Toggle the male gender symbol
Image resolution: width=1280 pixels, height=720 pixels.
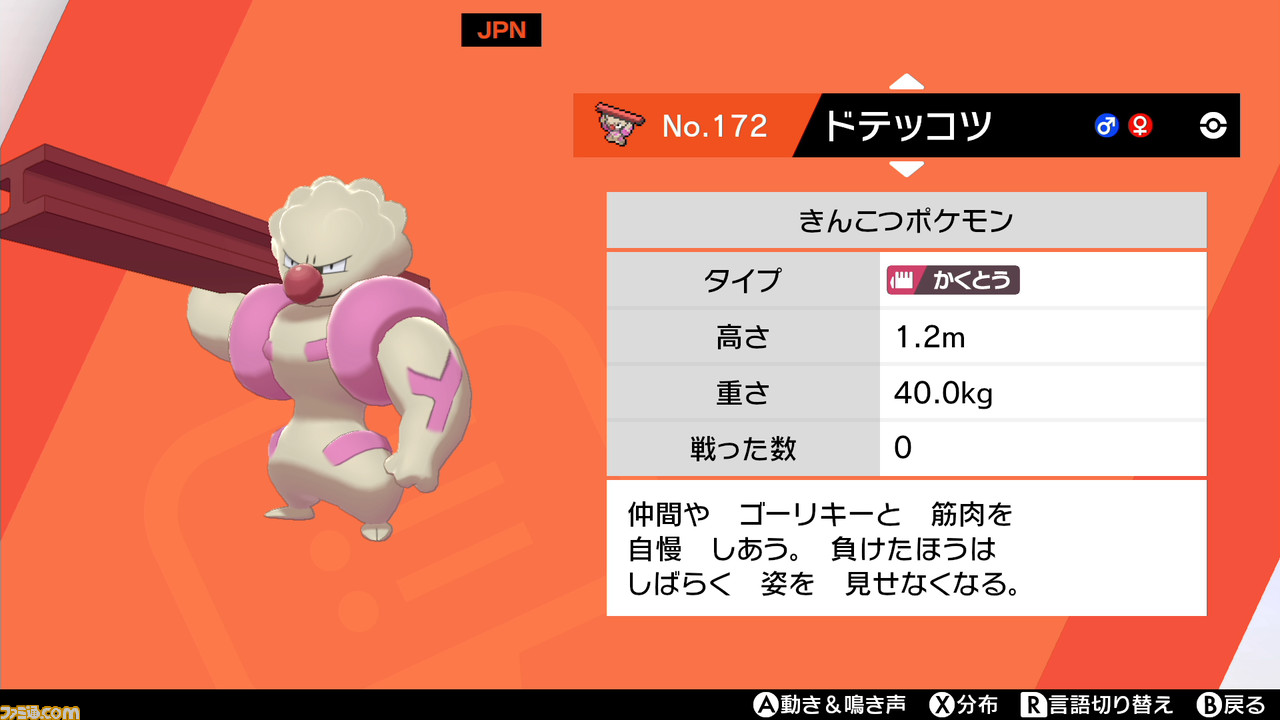click(1105, 127)
